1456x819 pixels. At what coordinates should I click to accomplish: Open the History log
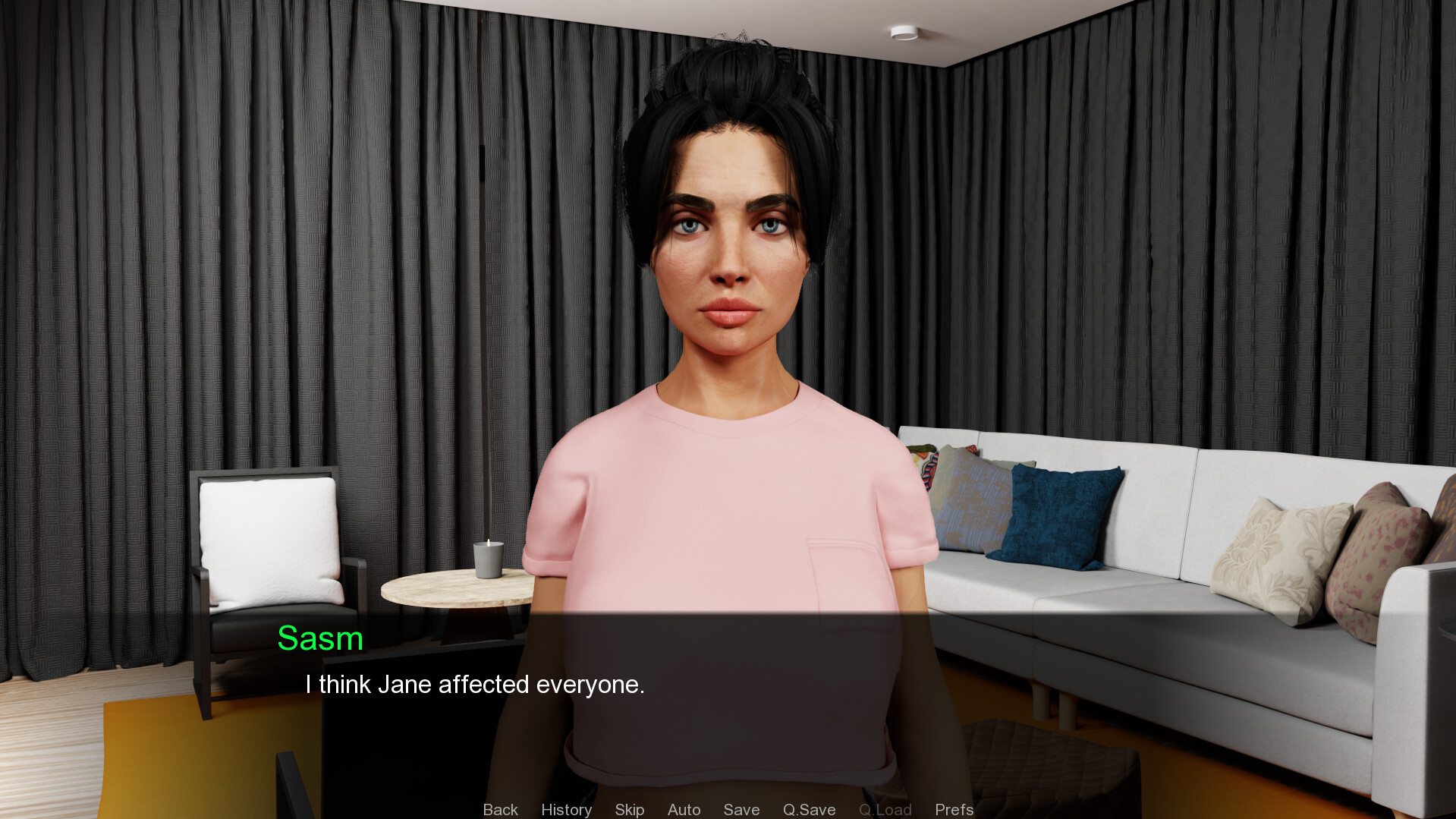pos(566,809)
